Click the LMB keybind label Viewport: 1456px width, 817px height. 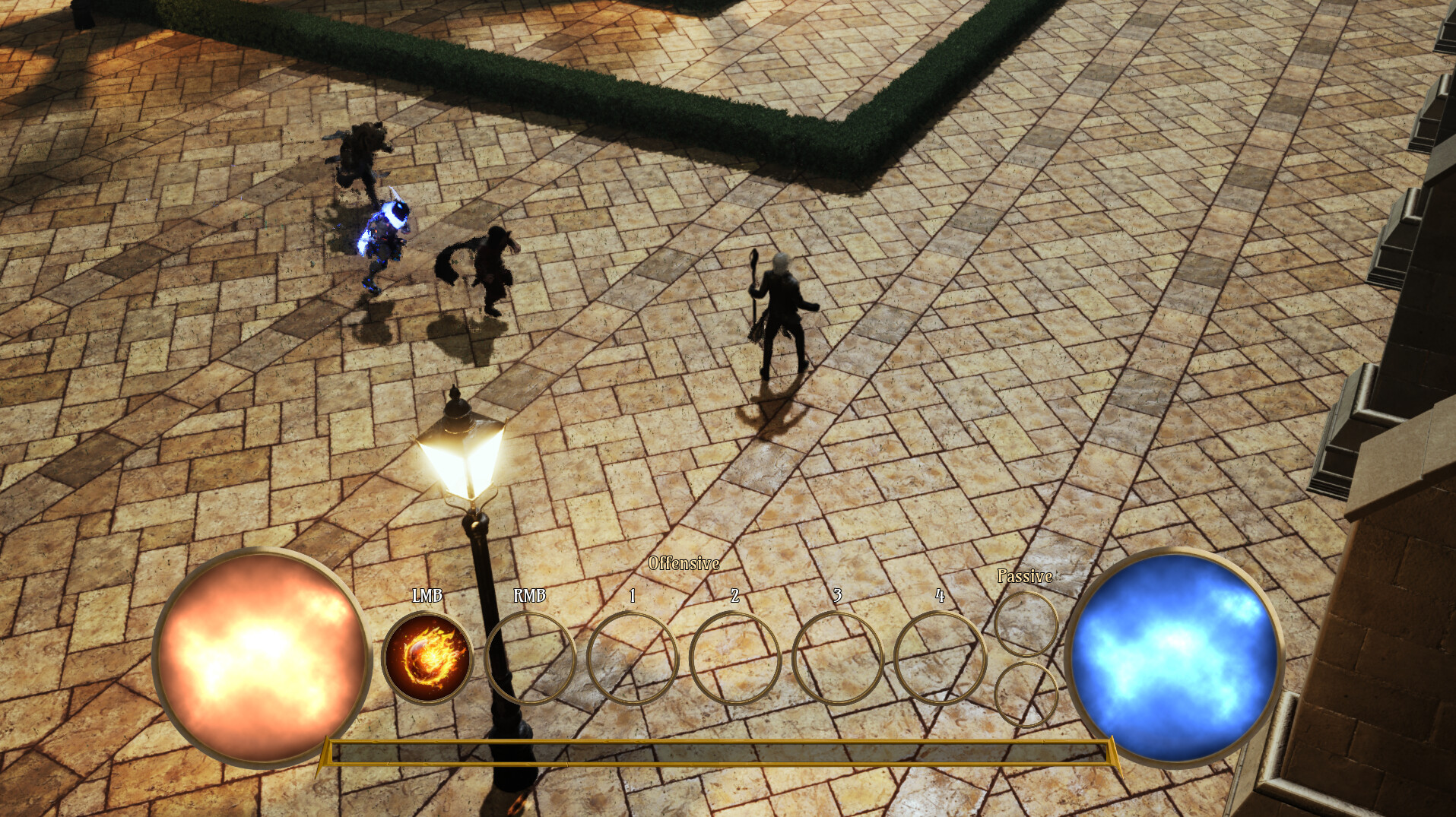coord(426,595)
